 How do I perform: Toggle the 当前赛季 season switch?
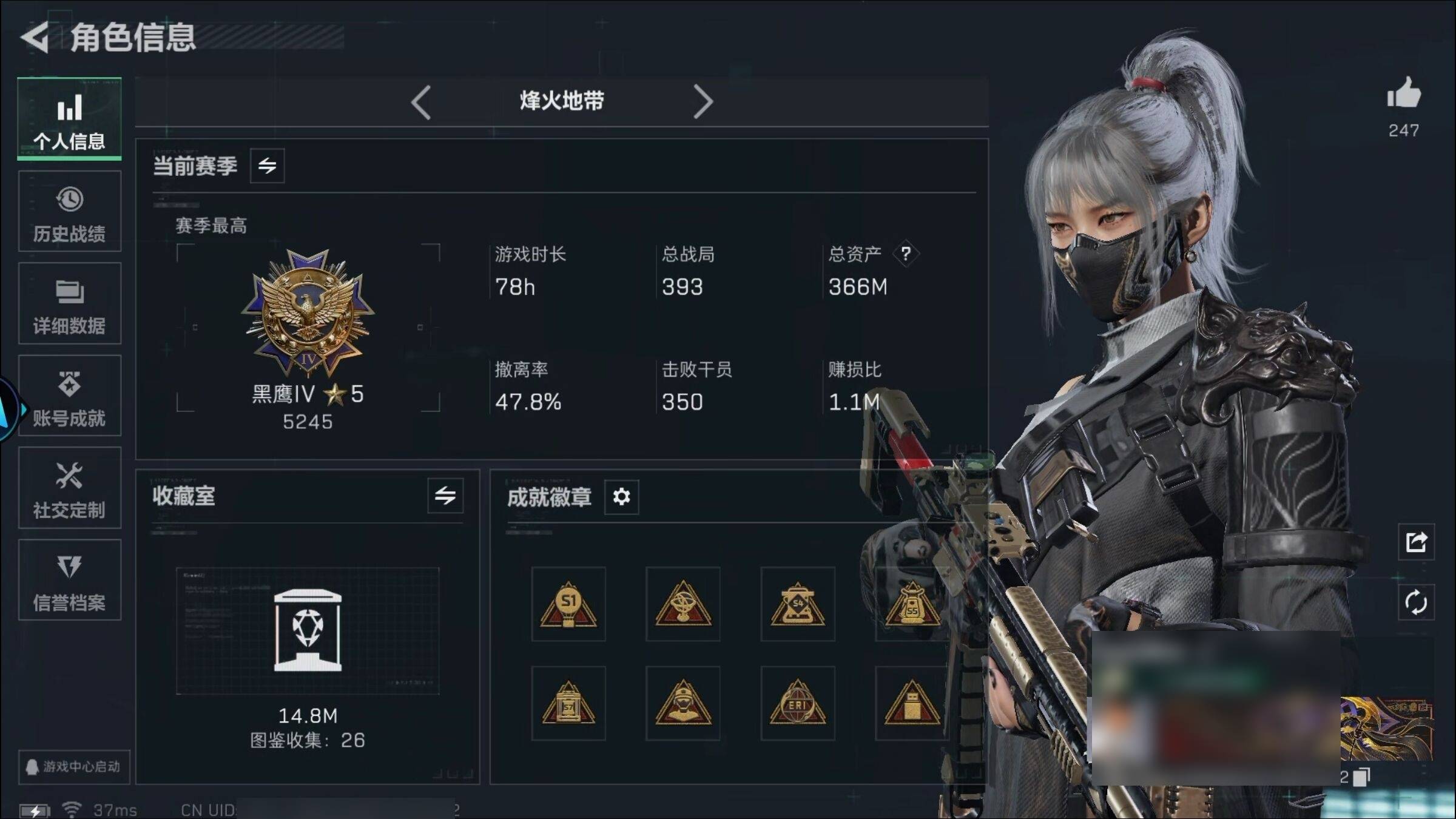click(267, 166)
